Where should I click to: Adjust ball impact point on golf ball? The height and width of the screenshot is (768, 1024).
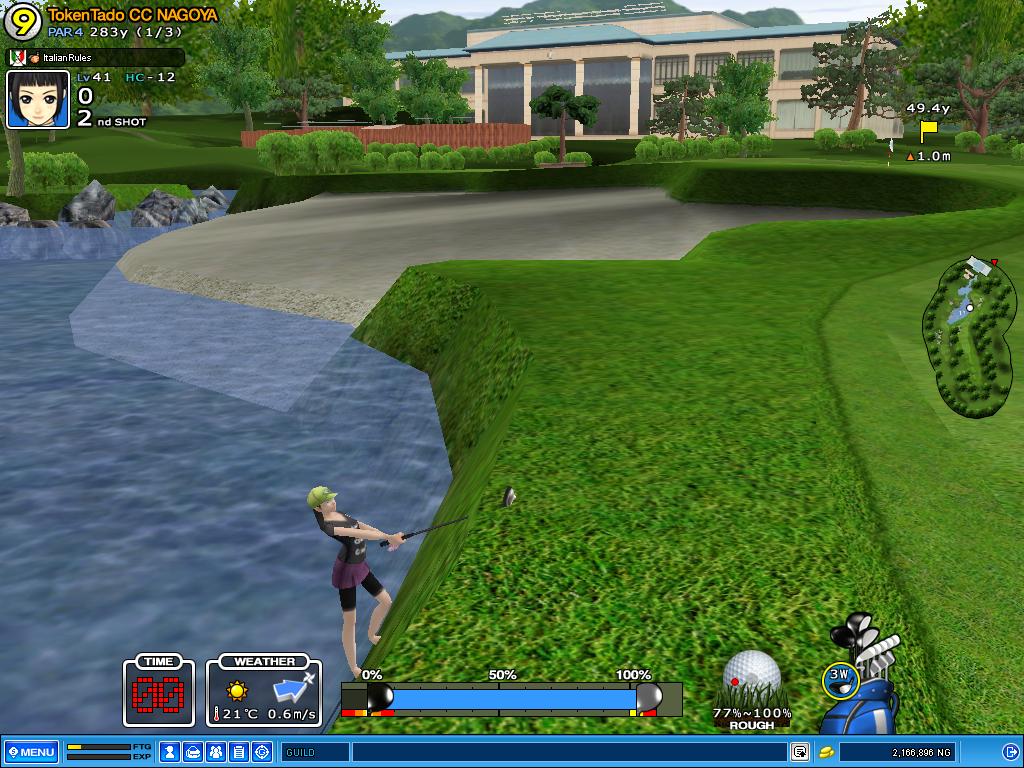(751, 676)
